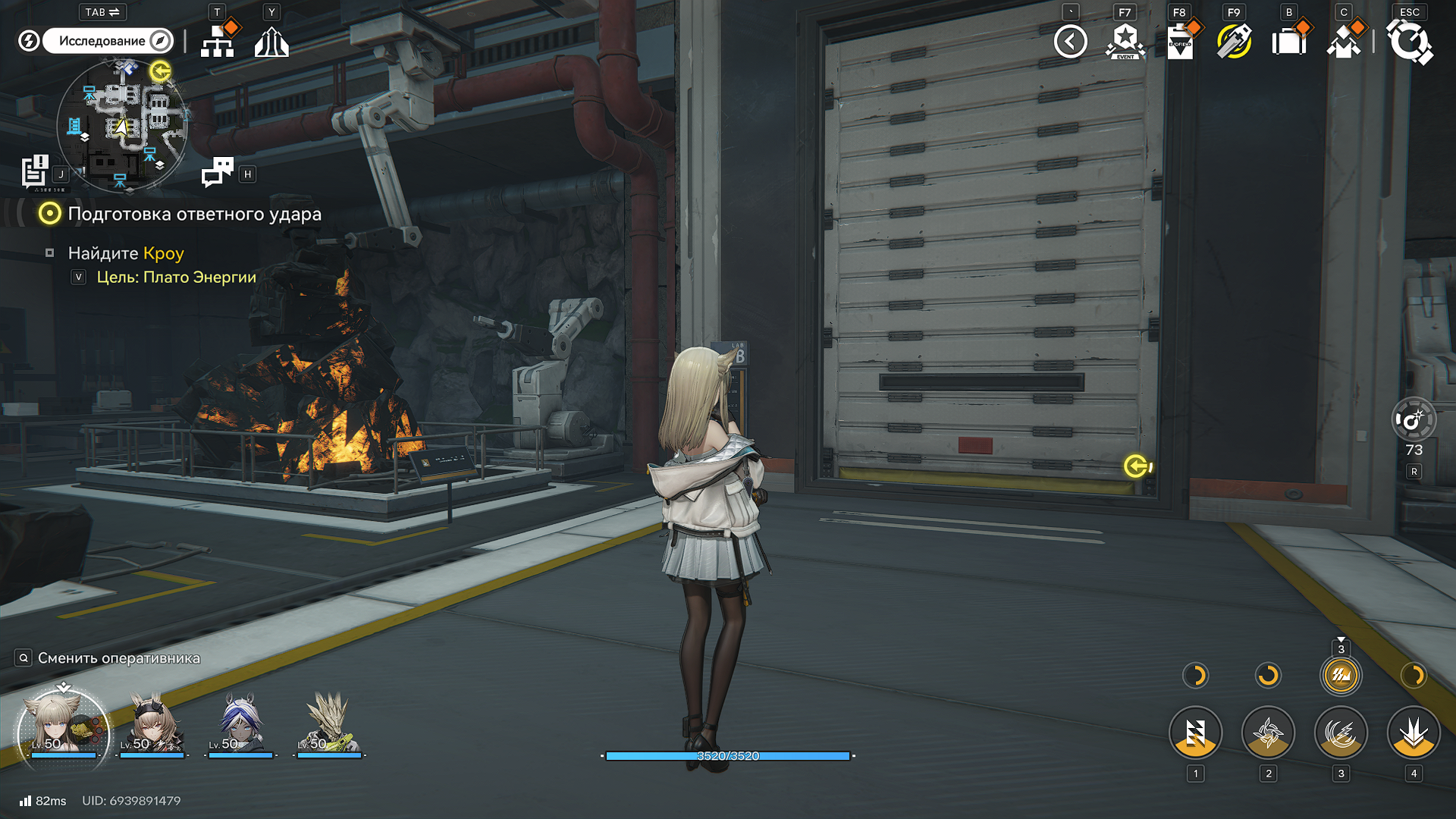Open the yellow-ringed ticket icon
The height and width of the screenshot is (819, 1456).
pos(1234,42)
